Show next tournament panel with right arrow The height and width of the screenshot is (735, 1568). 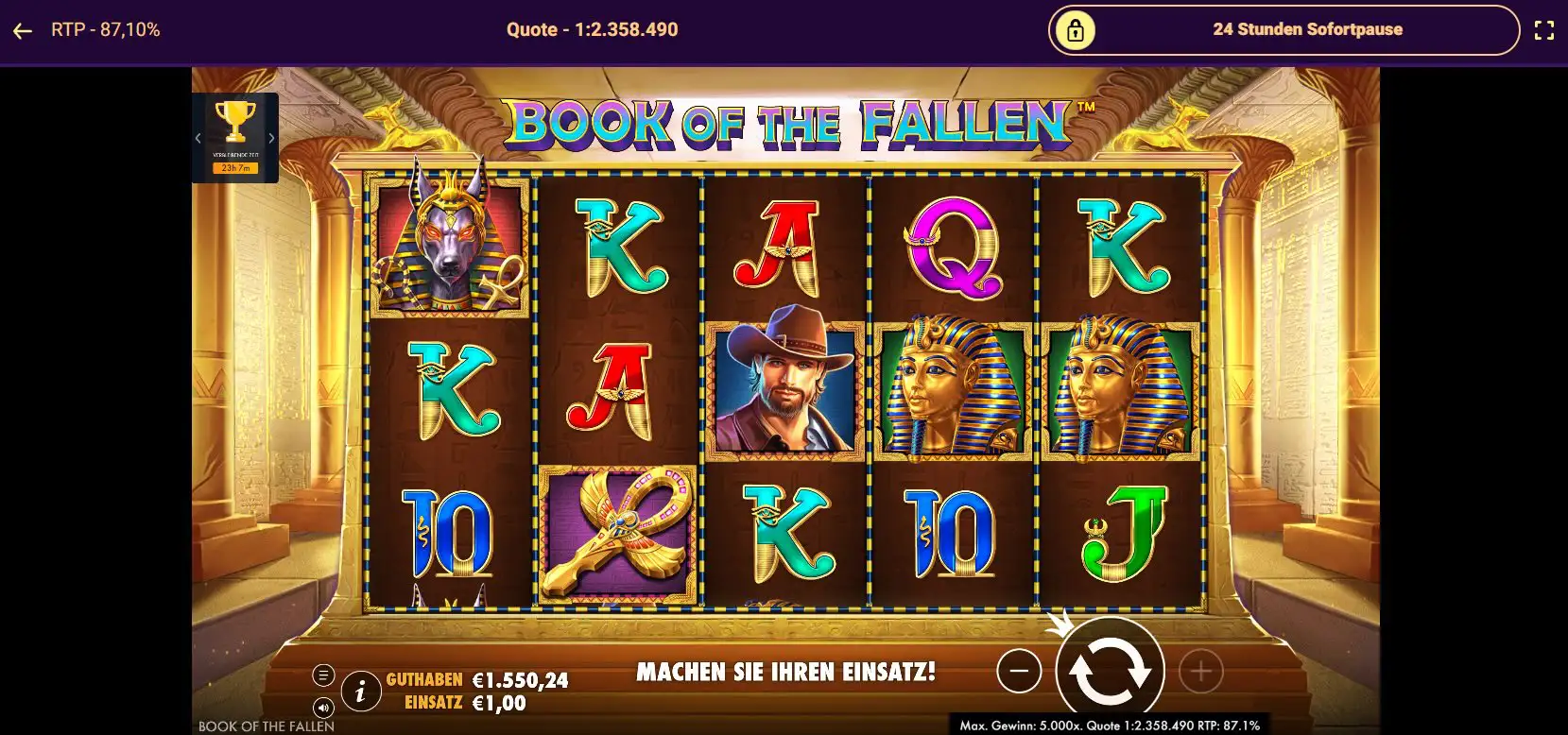[272, 138]
